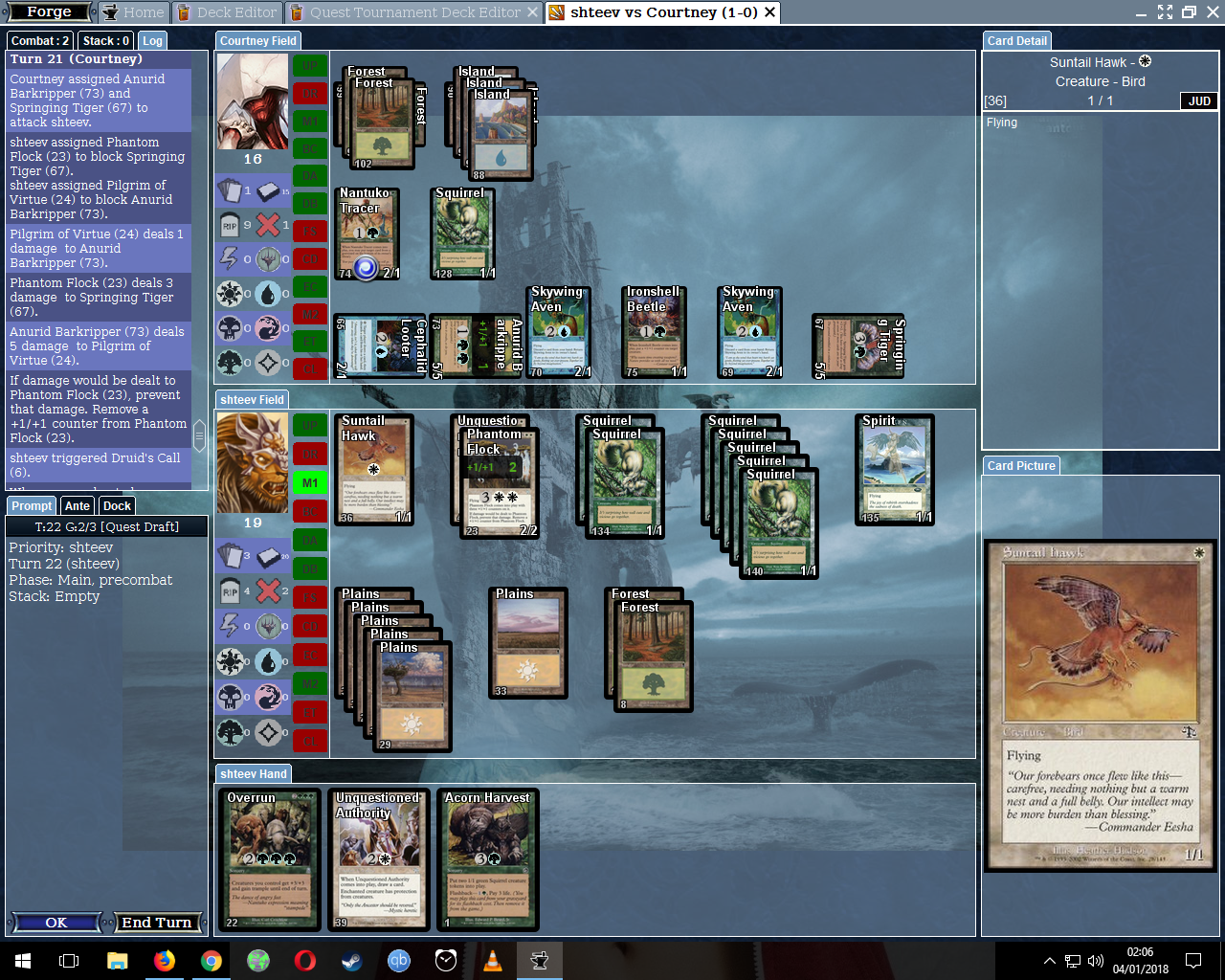Select the Spirit token creature
The width and height of the screenshot is (1225, 980).
click(894, 470)
